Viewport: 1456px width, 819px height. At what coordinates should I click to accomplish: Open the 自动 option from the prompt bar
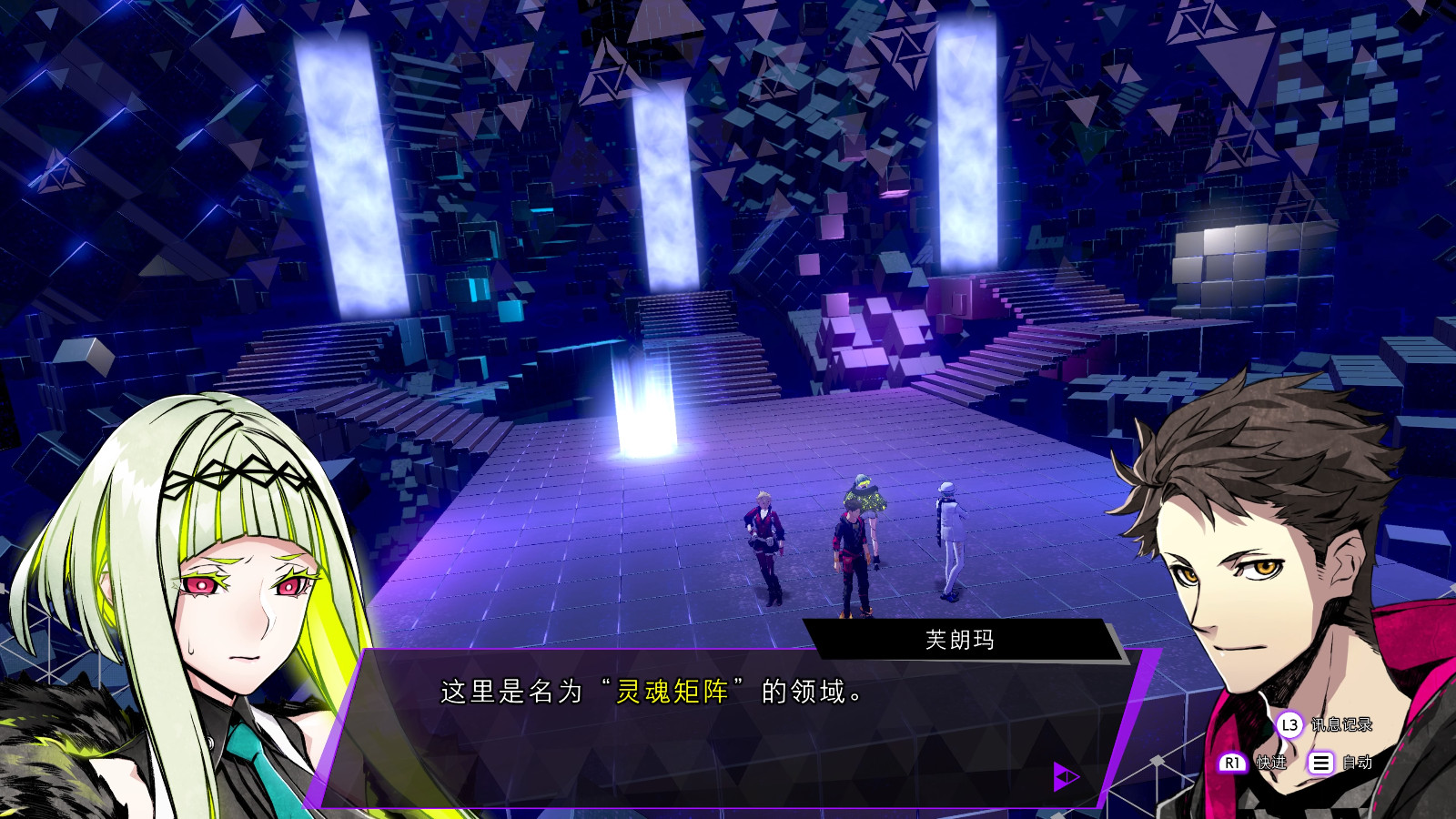(1358, 763)
